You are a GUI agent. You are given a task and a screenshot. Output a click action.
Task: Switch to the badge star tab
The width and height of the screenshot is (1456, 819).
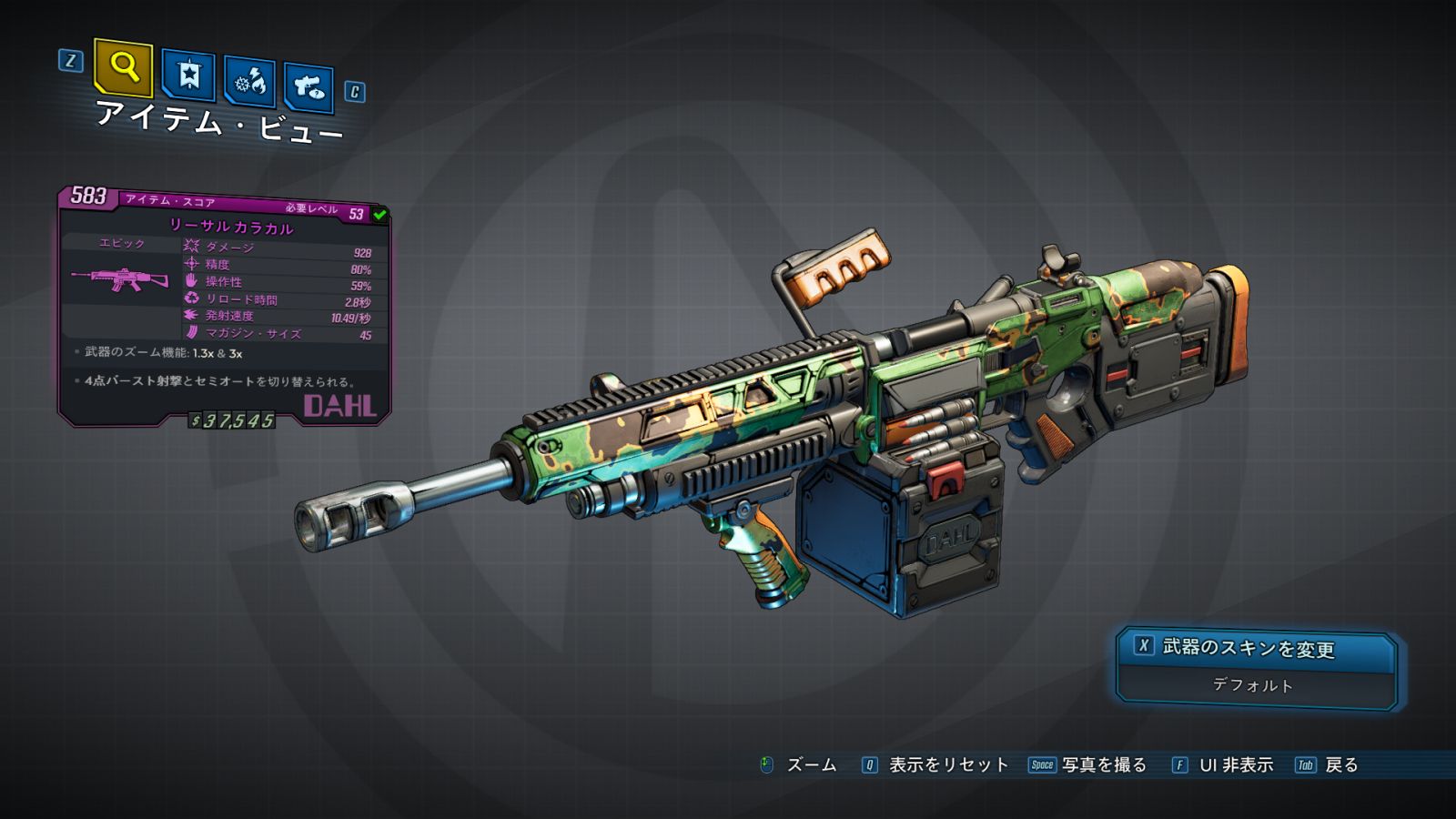188,75
